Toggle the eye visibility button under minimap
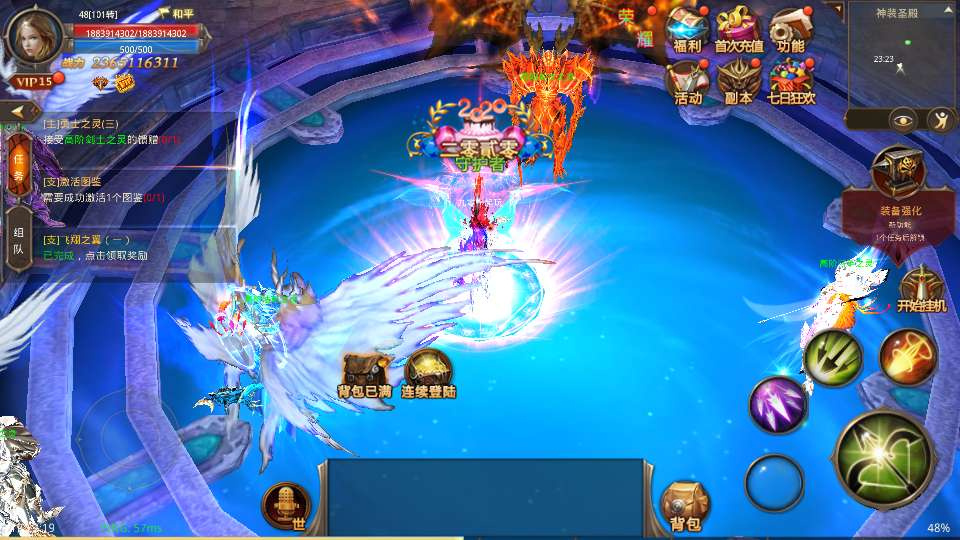This screenshot has height=540, width=960. click(904, 120)
